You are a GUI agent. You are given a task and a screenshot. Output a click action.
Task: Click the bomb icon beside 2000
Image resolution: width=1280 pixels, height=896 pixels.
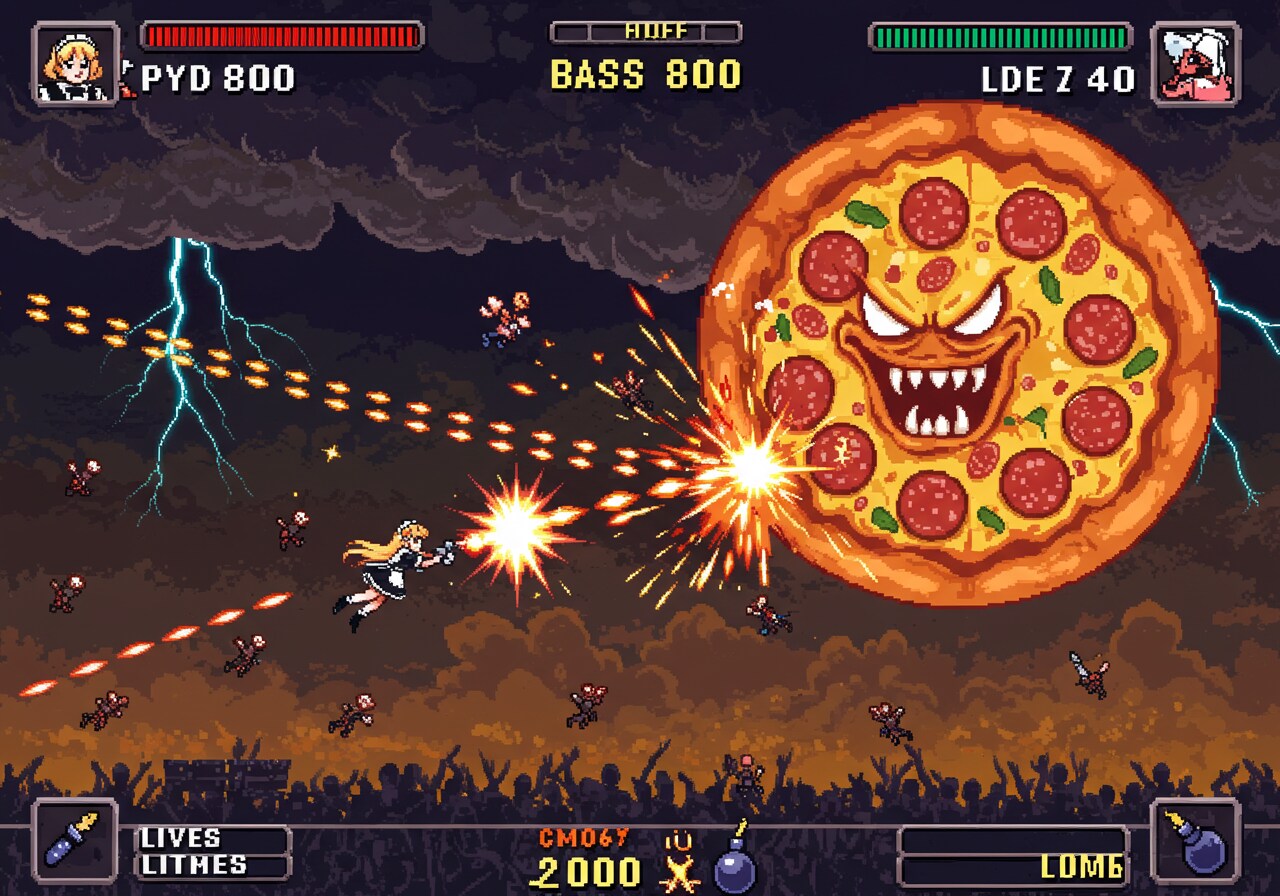tap(735, 864)
